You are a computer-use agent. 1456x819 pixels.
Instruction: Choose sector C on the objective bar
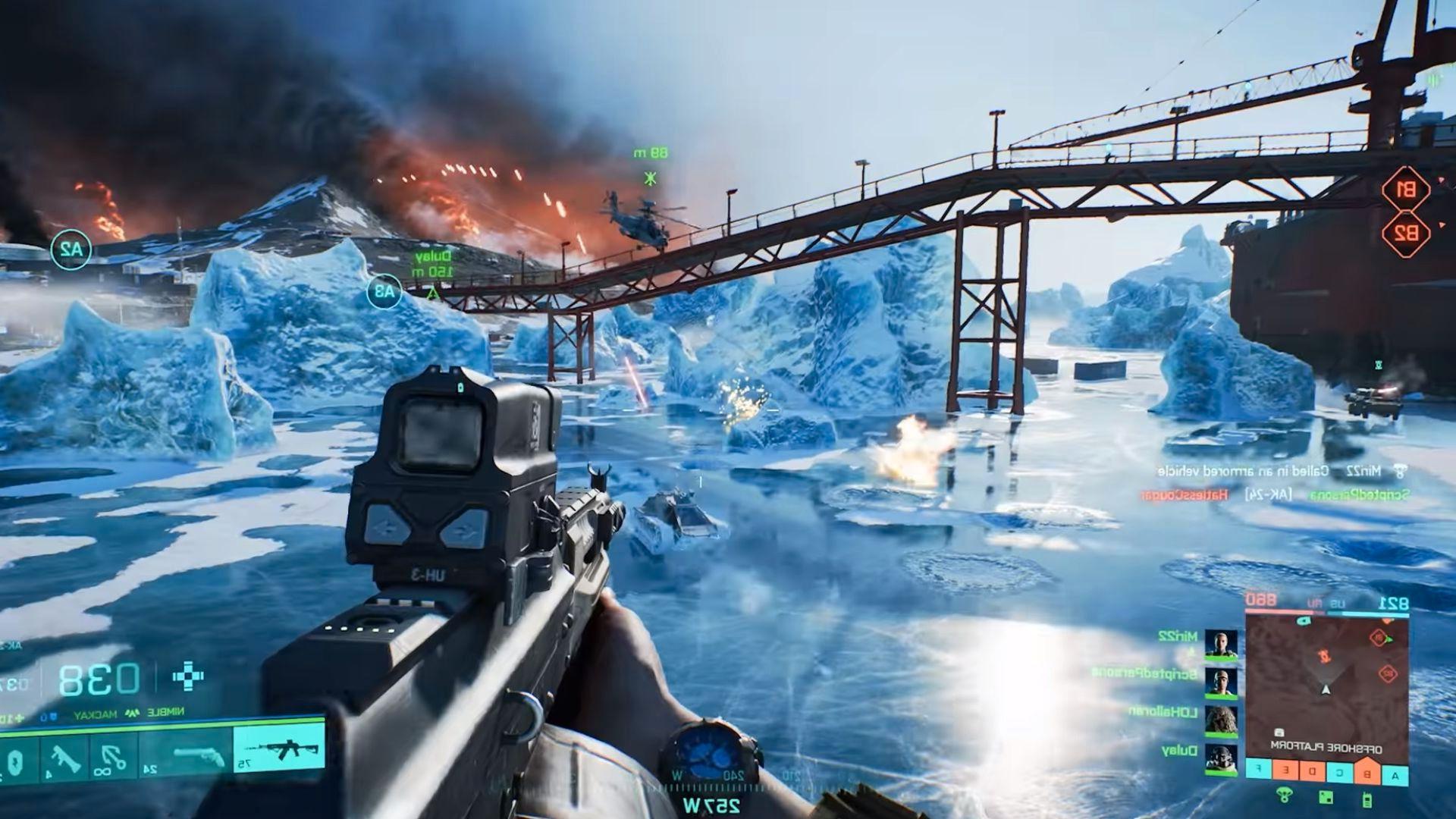tap(1340, 774)
